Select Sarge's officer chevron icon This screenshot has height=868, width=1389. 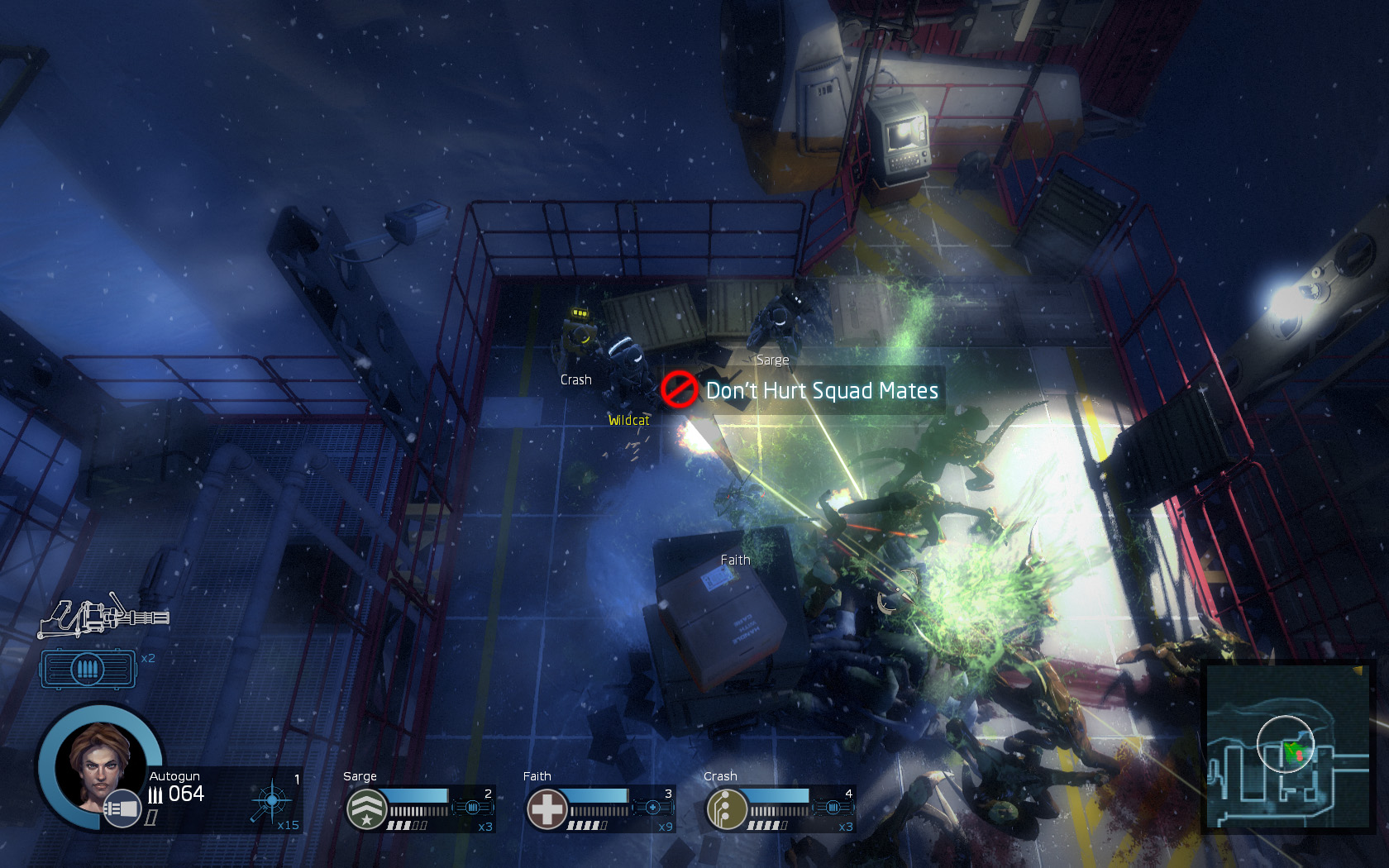366,808
